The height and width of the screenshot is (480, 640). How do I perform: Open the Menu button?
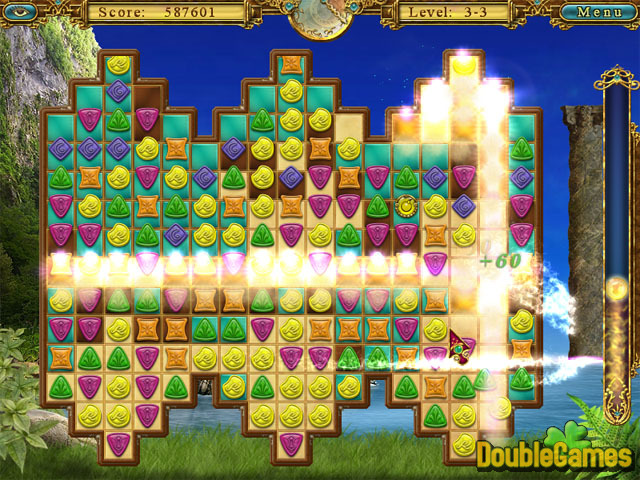tap(599, 12)
